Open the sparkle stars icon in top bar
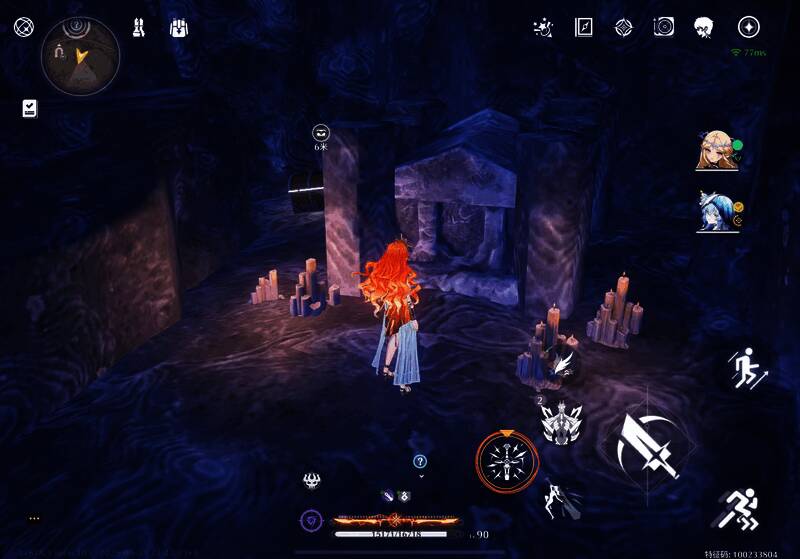 [543, 27]
